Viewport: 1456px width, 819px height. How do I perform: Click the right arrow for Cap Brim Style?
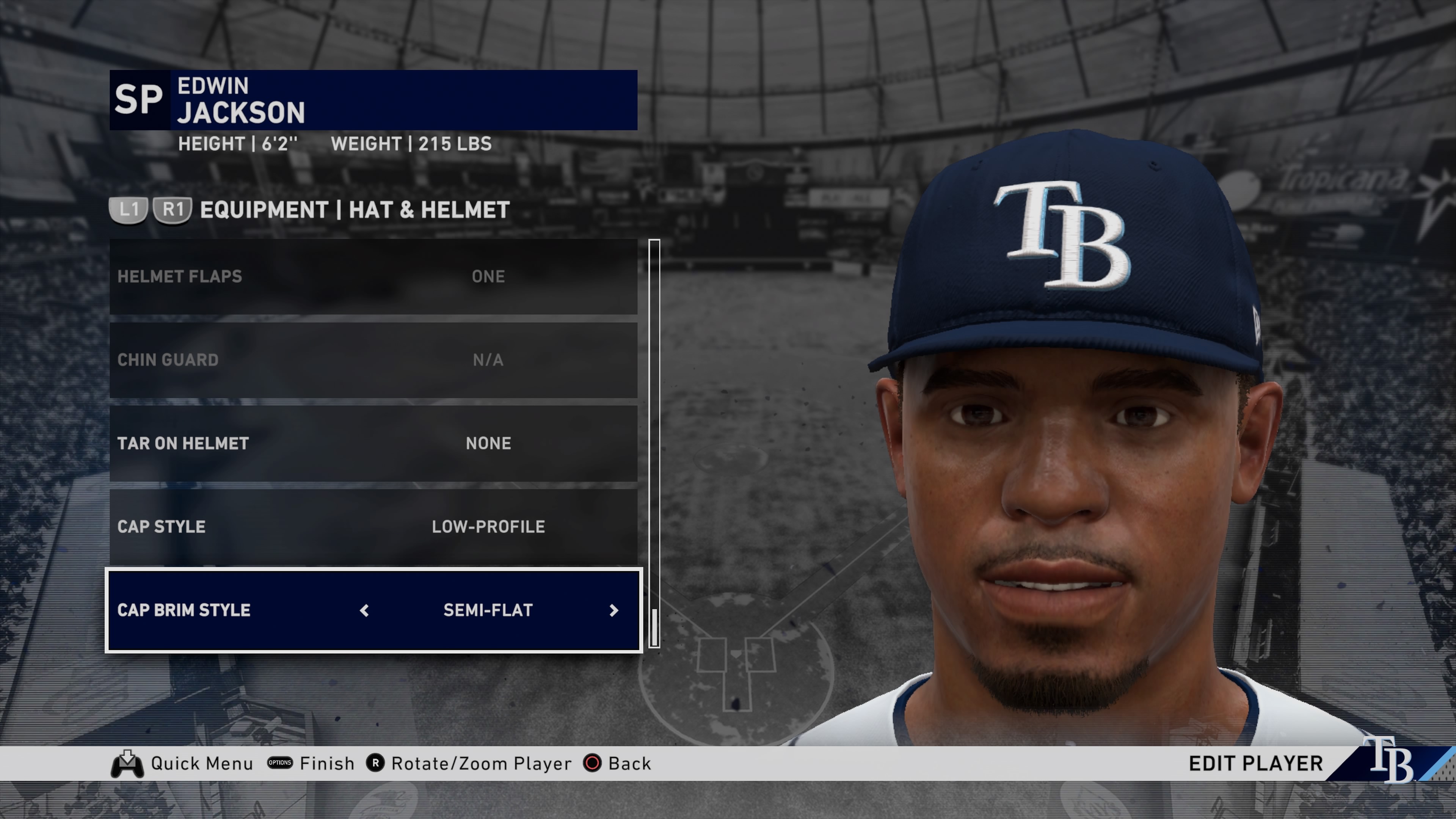pyautogui.click(x=614, y=610)
